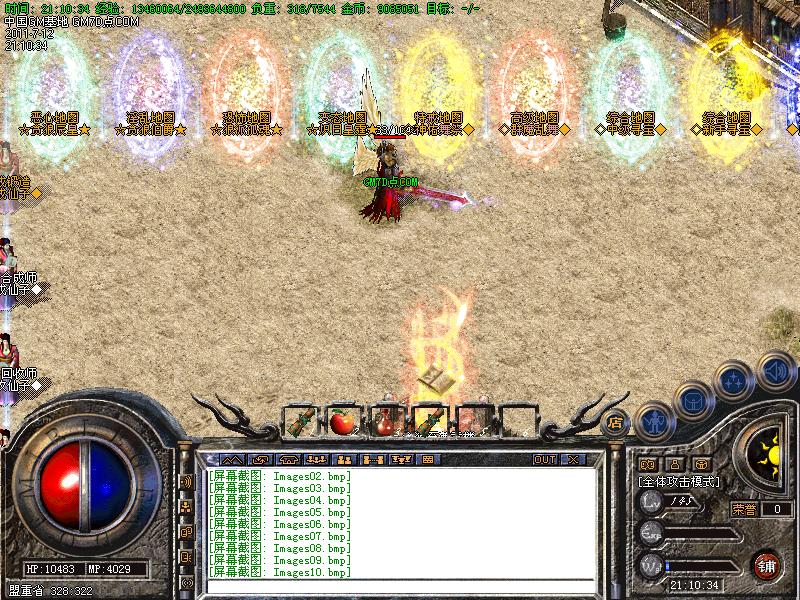Open the character equipment round button
The width and height of the screenshot is (800, 600).
pos(653,420)
